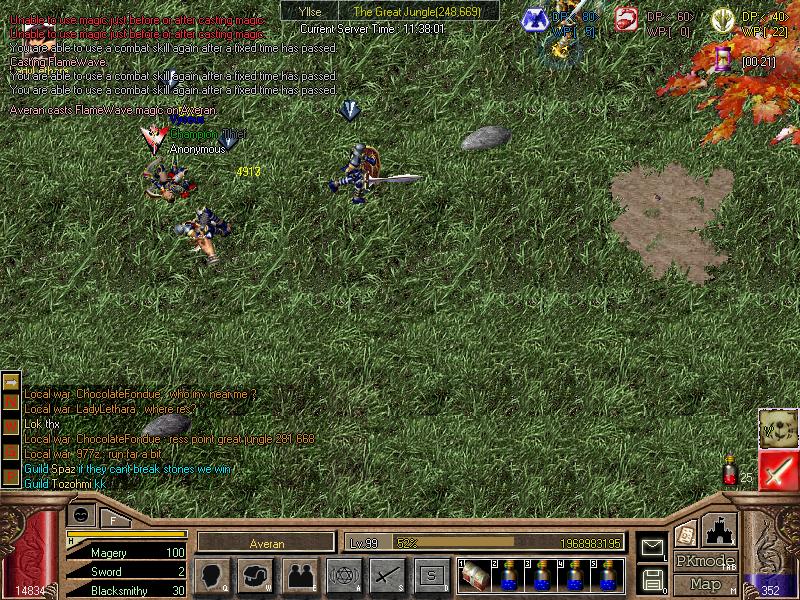Use the small red potion icon
Image resolution: width=800 pixels, height=600 pixels.
click(730, 472)
